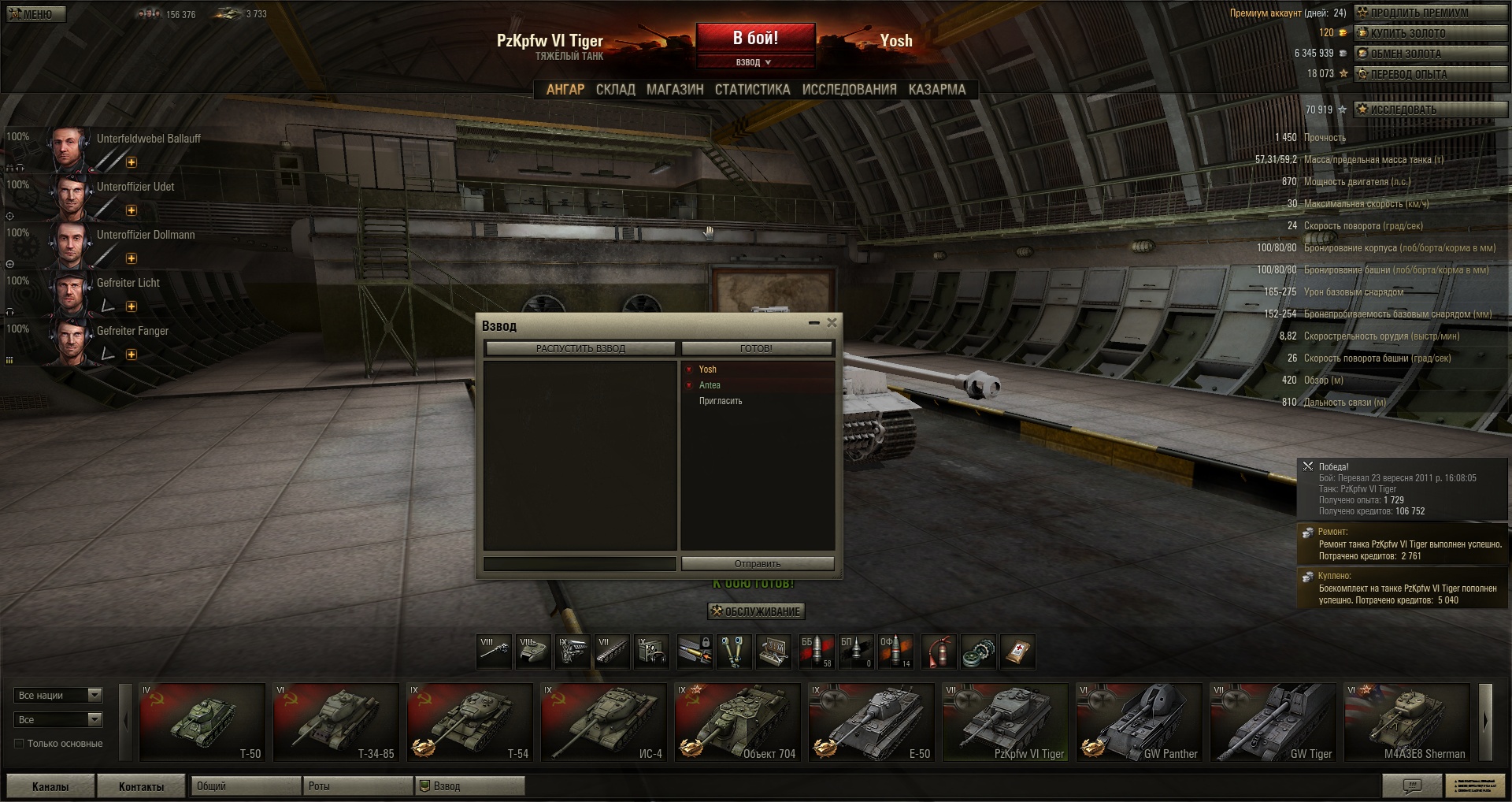Go to the ИССЛЕДОВАНИЯ tab

tap(849, 90)
